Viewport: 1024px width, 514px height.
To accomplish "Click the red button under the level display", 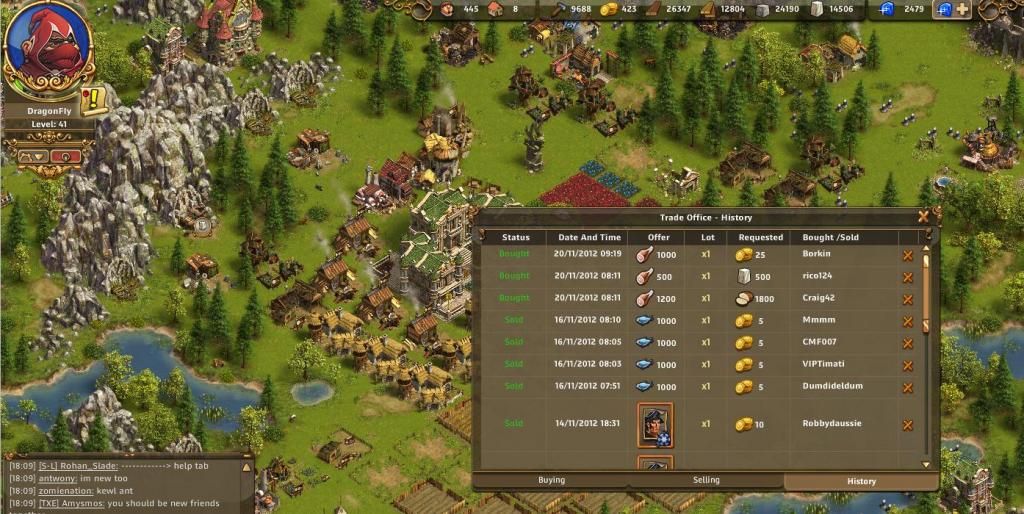I will click(x=66, y=156).
